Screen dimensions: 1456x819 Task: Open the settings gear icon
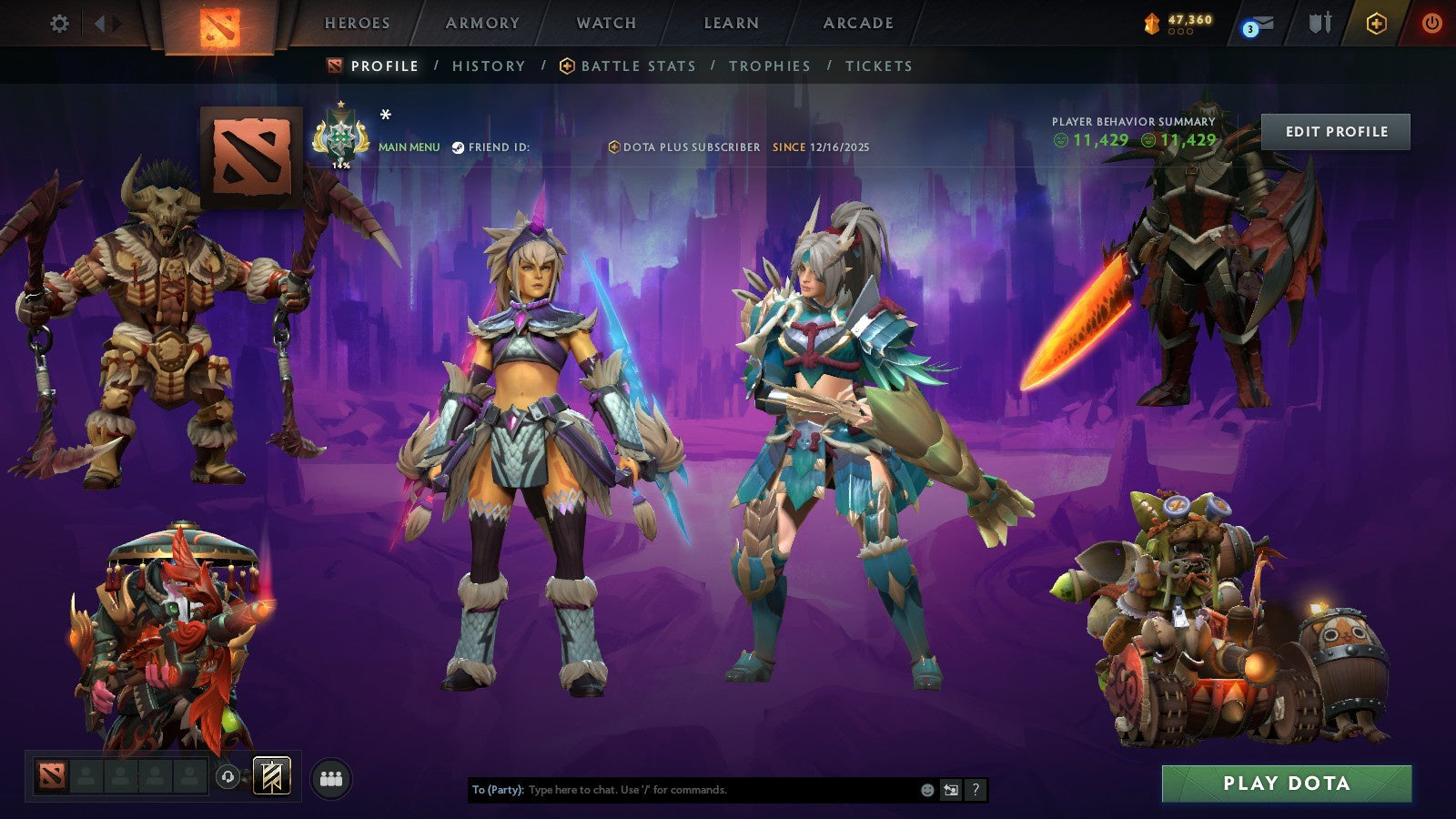59,23
